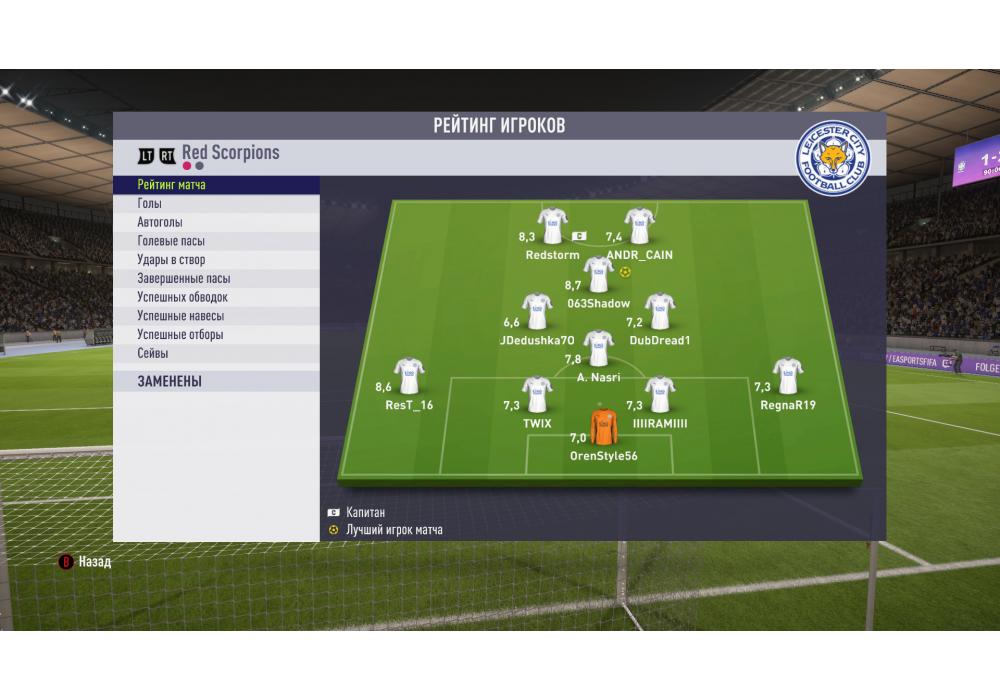1000x700 pixels.
Task: Pick goalkeeper OrenStyle56 in orange kit
Action: (603, 427)
